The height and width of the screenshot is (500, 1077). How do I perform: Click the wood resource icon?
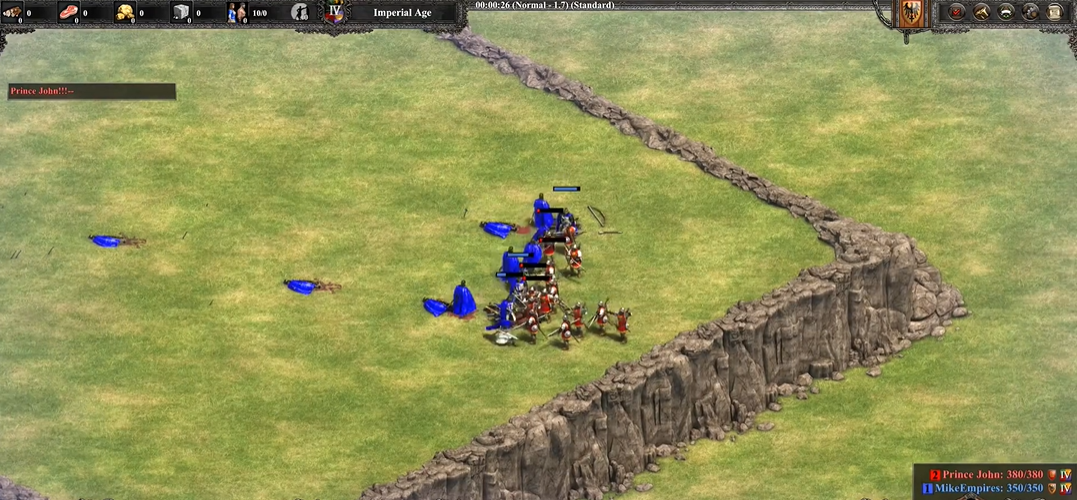point(13,13)
